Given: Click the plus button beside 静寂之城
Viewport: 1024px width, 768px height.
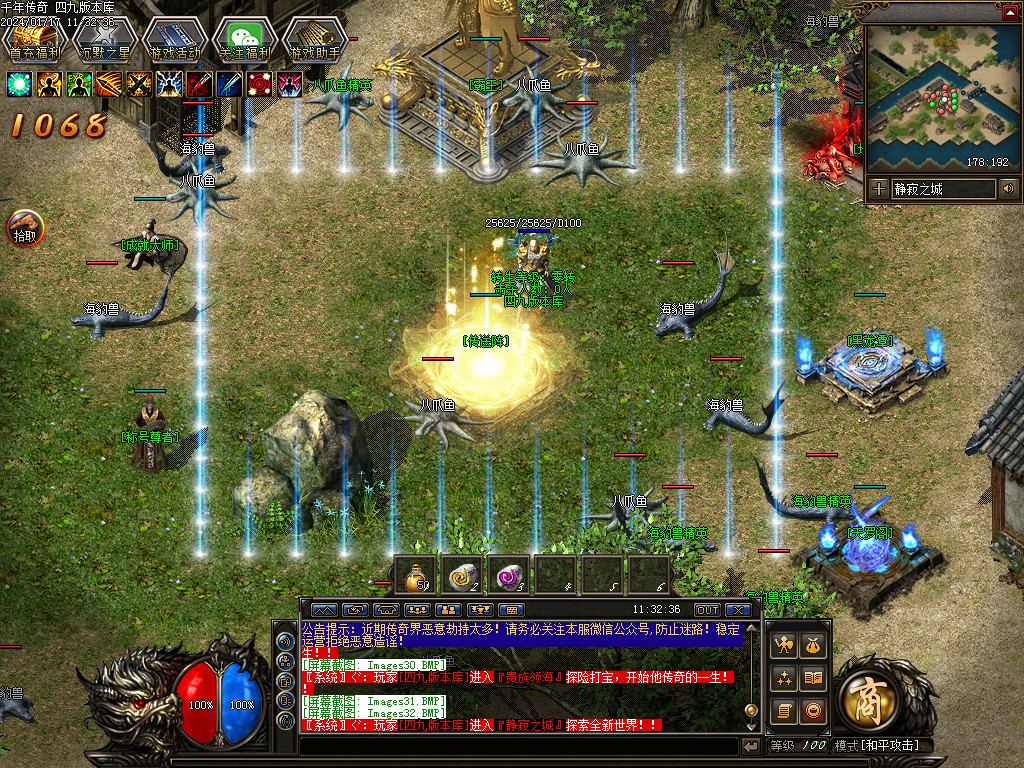Looking at the screenshot, I should coord(878,188).
